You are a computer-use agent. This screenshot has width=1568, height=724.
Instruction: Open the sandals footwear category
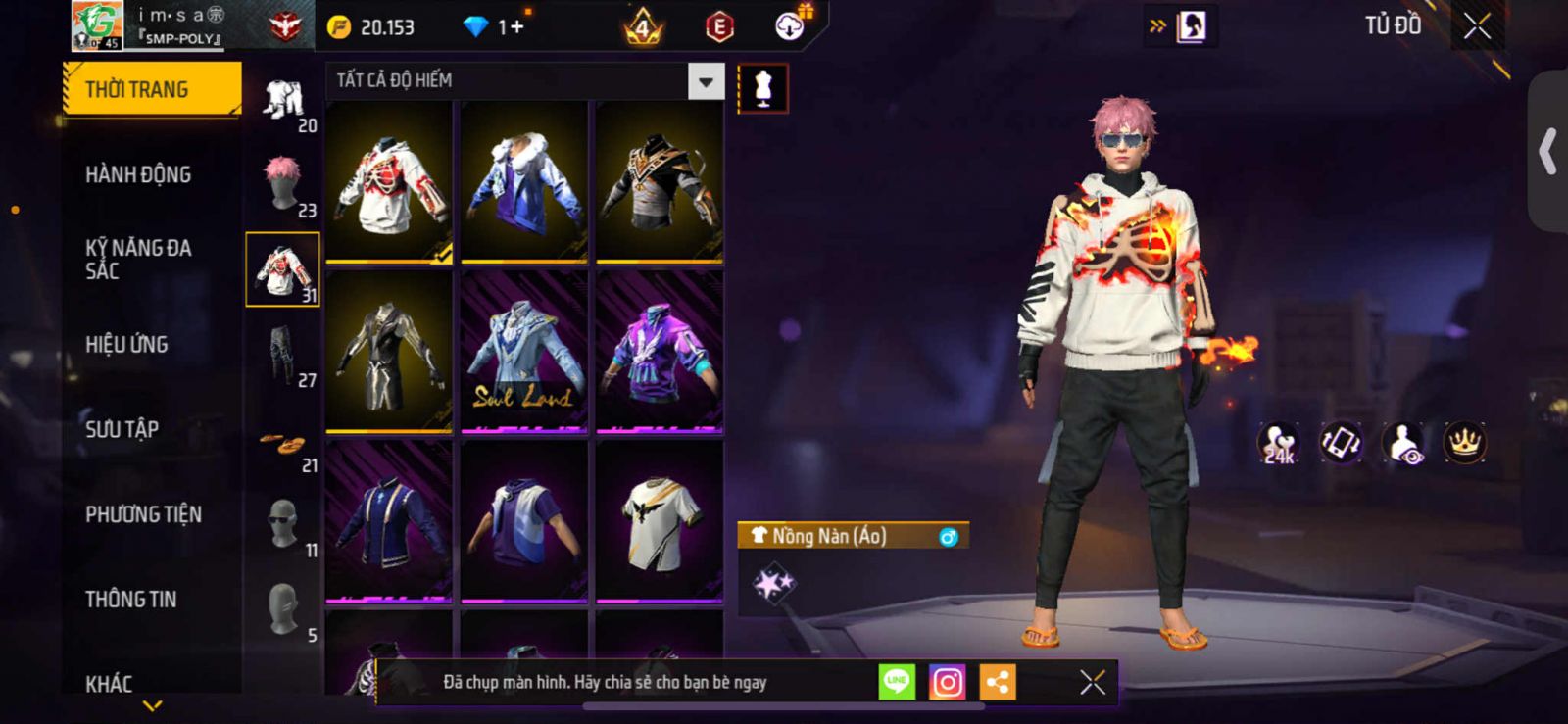[x=283, y=447]
